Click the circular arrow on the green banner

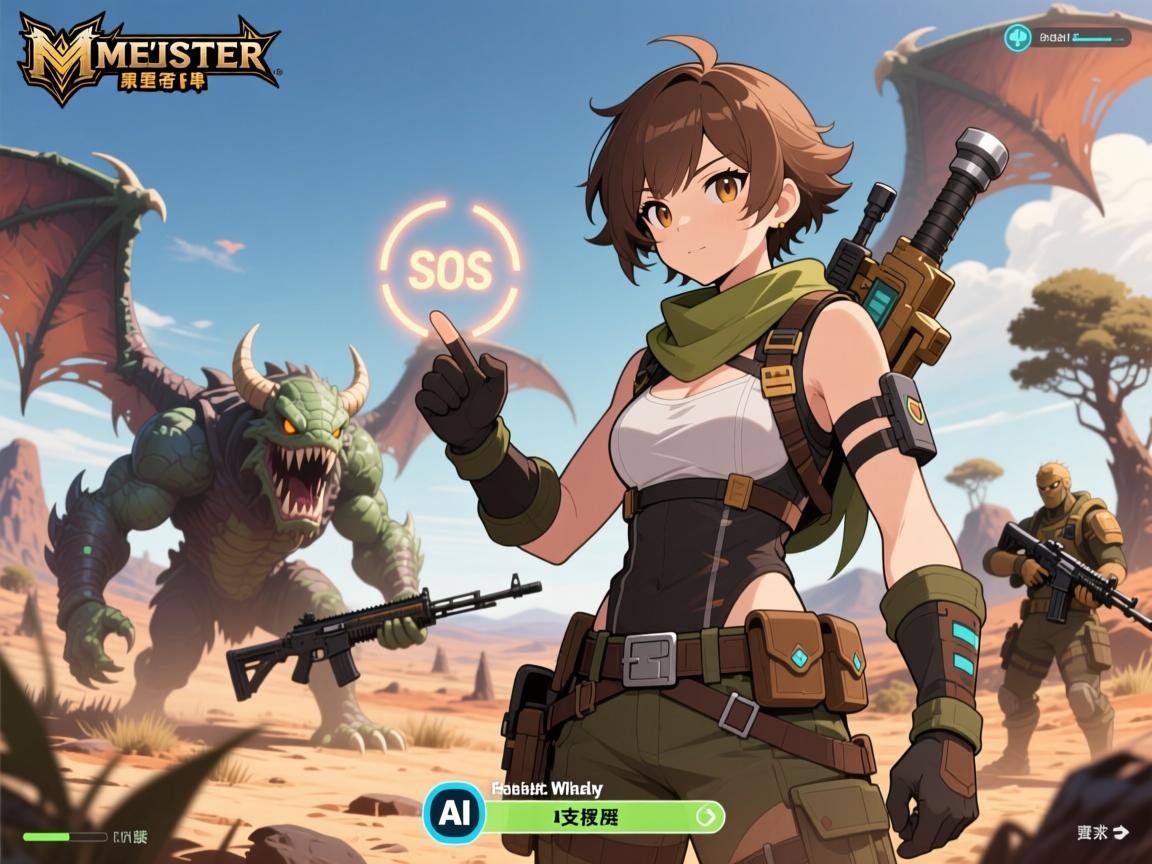pos(708,816)
